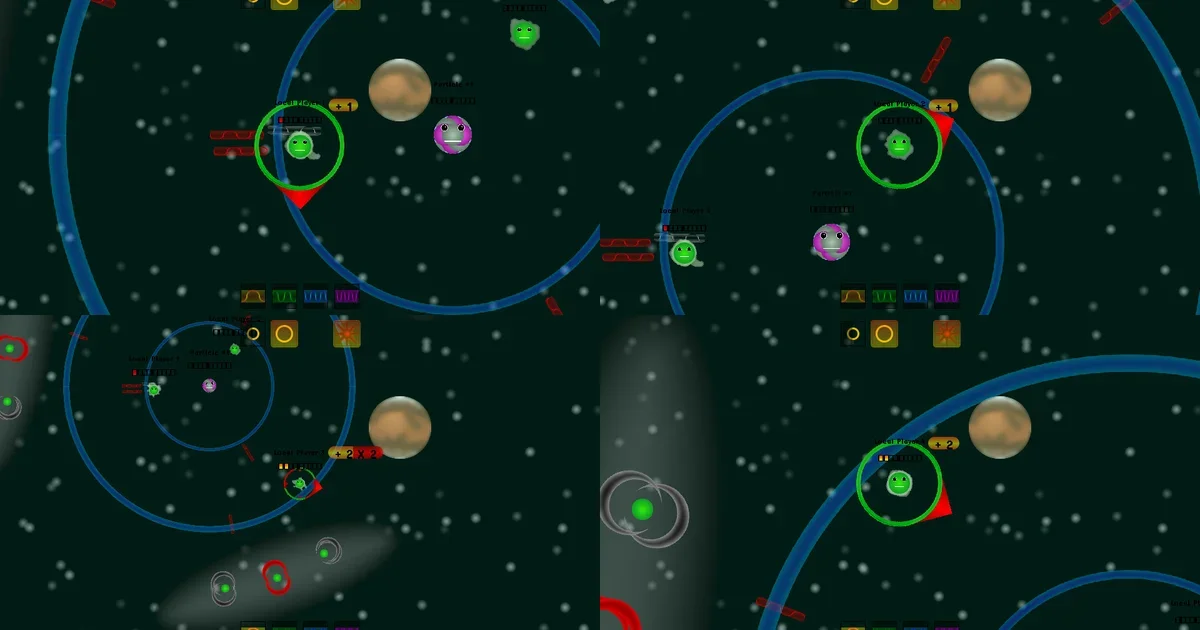The width and height of the screenshot is (1200, 630).
Task: Select the blue triple-wave icon in the top-left view
Action: [x=316, y=296]
